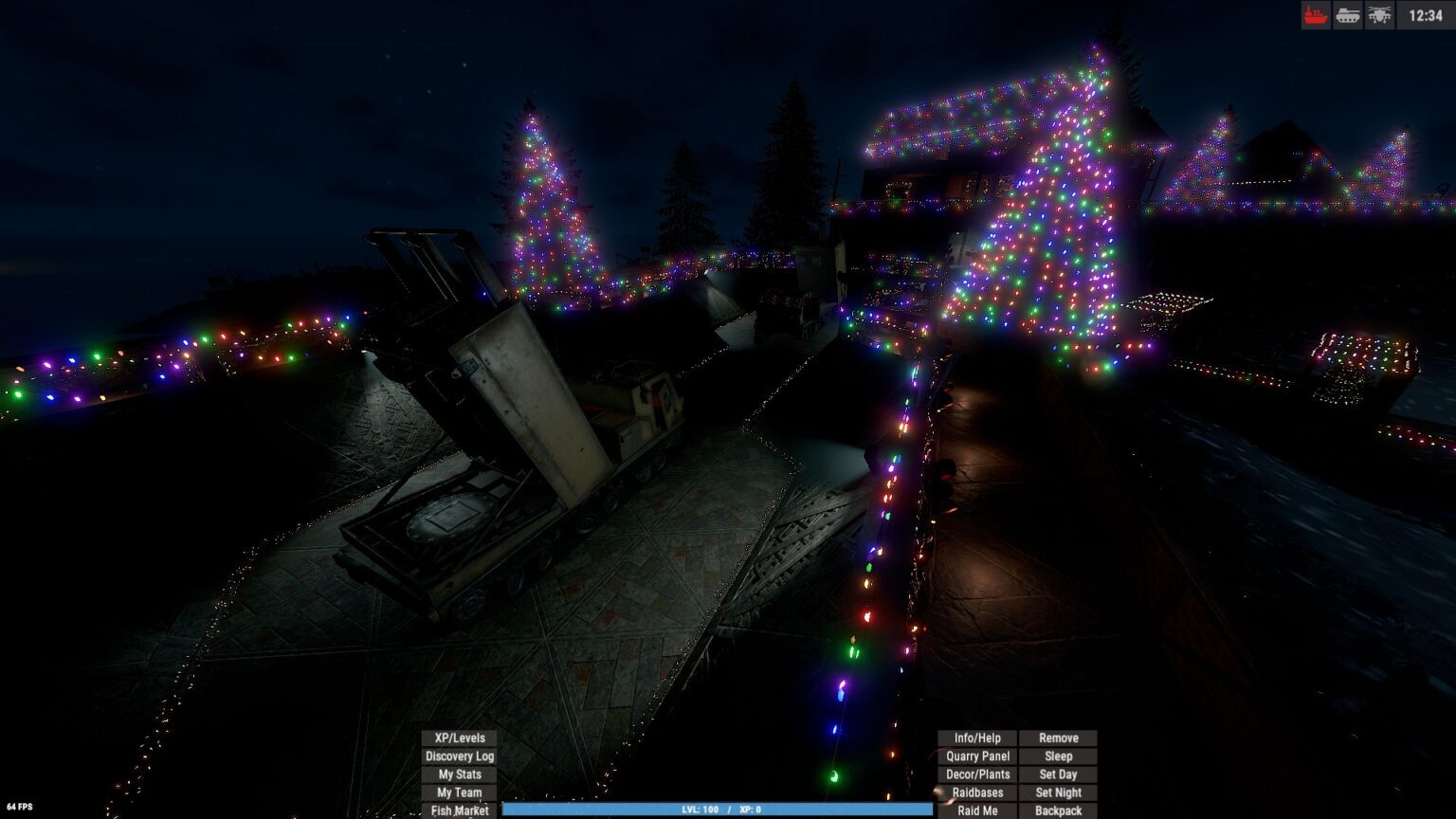Show My Stats
The height and width of the screenshot is (819, 1456).
click(x=459, y=774)
